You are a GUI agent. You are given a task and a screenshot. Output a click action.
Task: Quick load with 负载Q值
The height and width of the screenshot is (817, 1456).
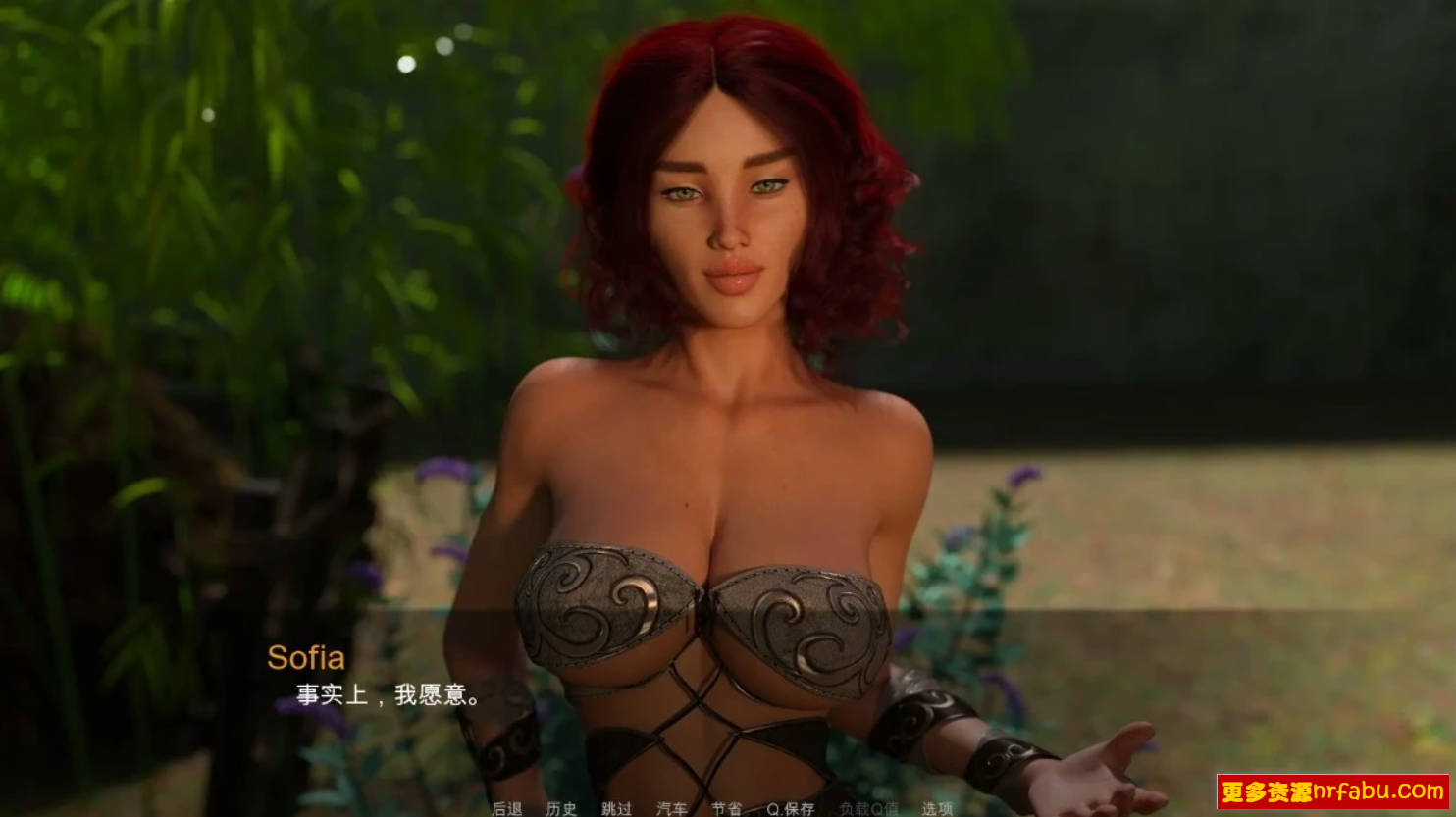pyautogui.click(x=869, y=810)
